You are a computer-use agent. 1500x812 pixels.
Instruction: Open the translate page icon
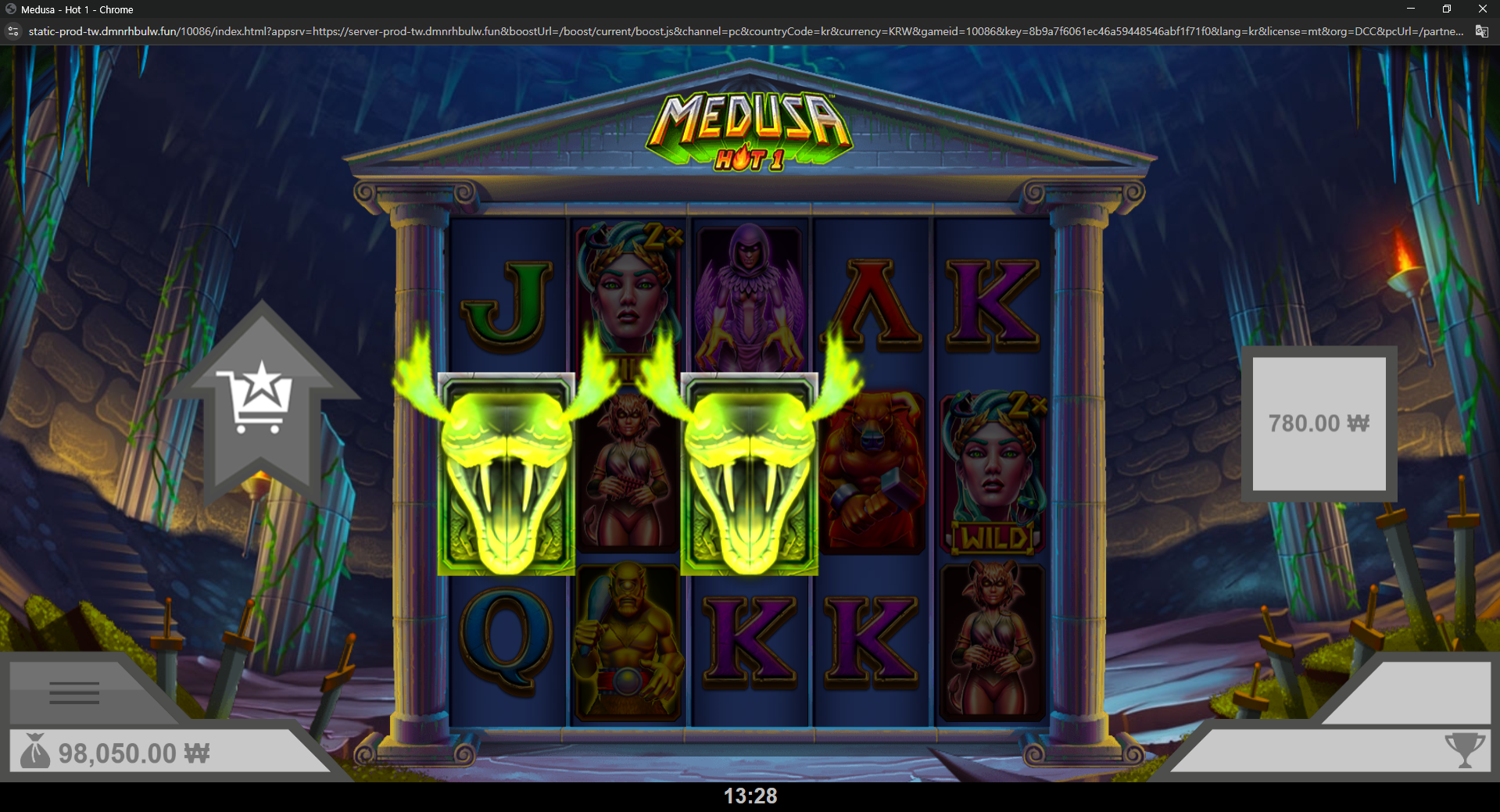pos(1481,31)
